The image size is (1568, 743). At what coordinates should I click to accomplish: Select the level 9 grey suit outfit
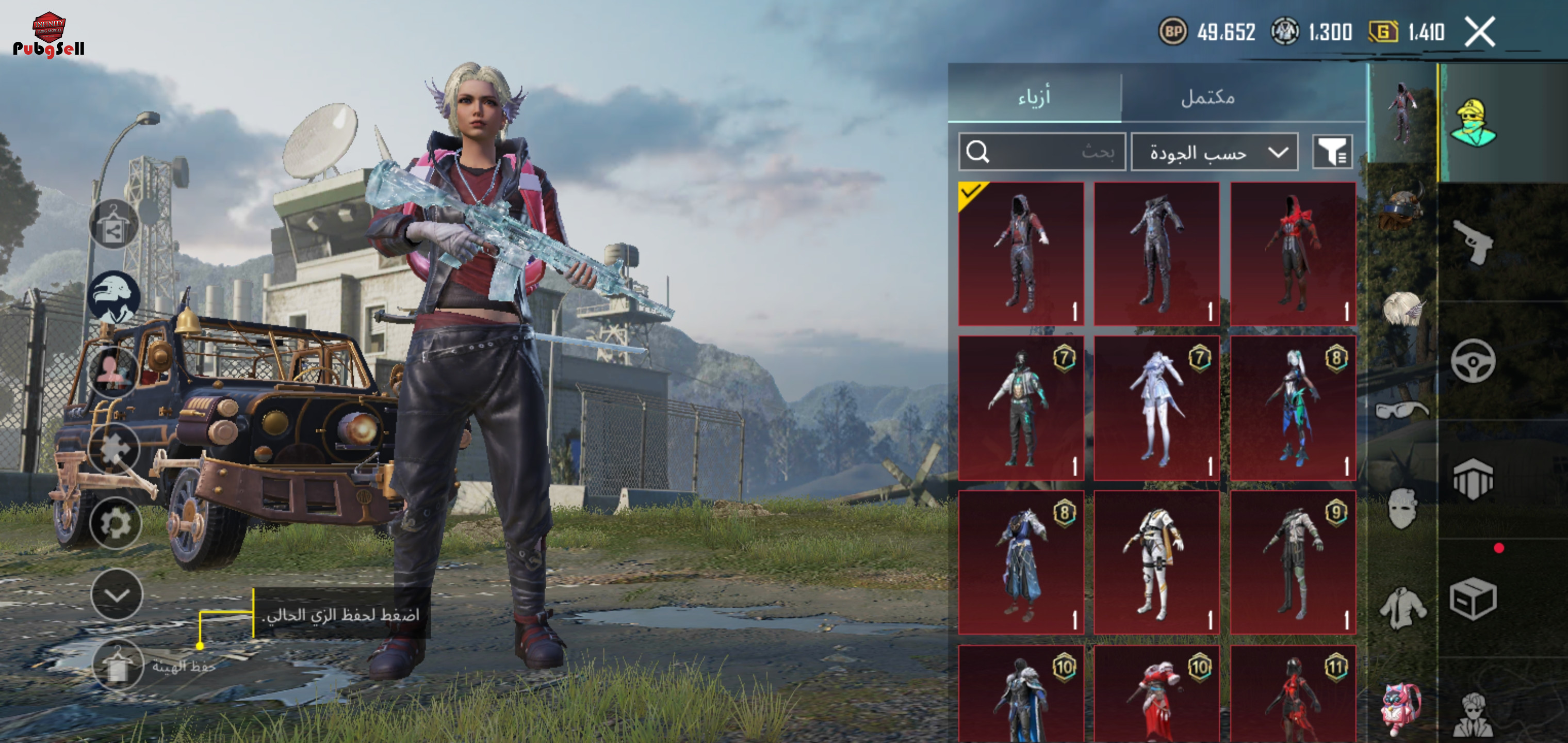pos(1292,563)
